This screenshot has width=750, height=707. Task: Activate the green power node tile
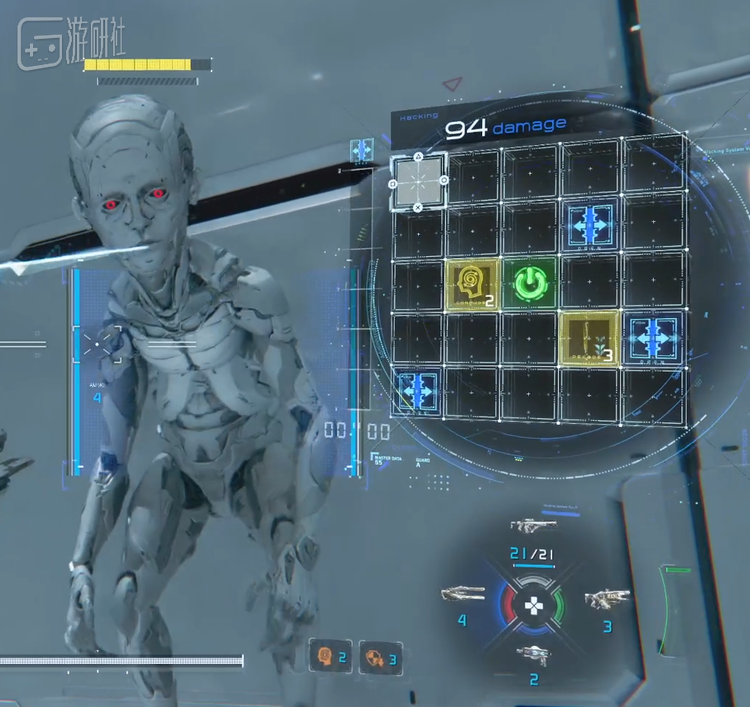[530, 284]
